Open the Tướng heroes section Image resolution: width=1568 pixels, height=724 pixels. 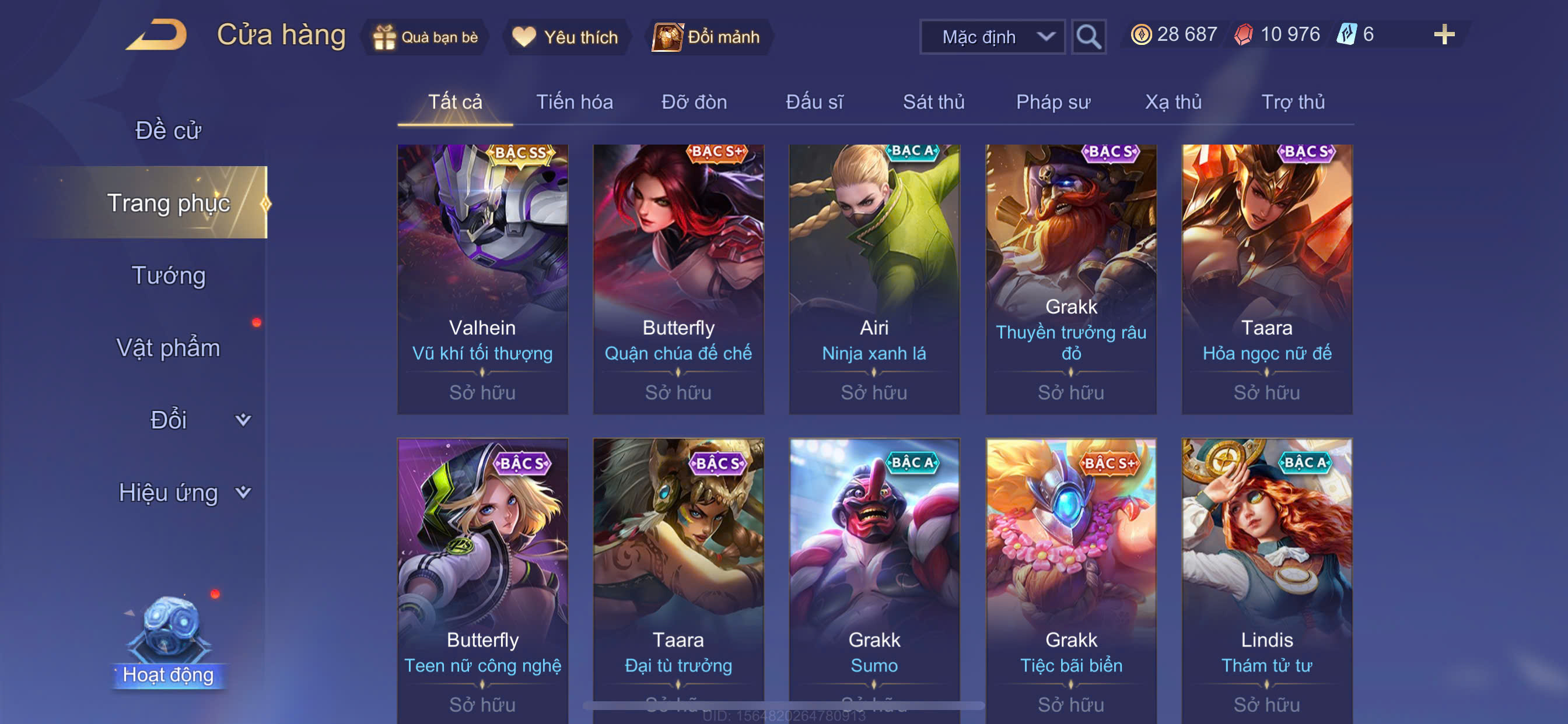[169, 275]
